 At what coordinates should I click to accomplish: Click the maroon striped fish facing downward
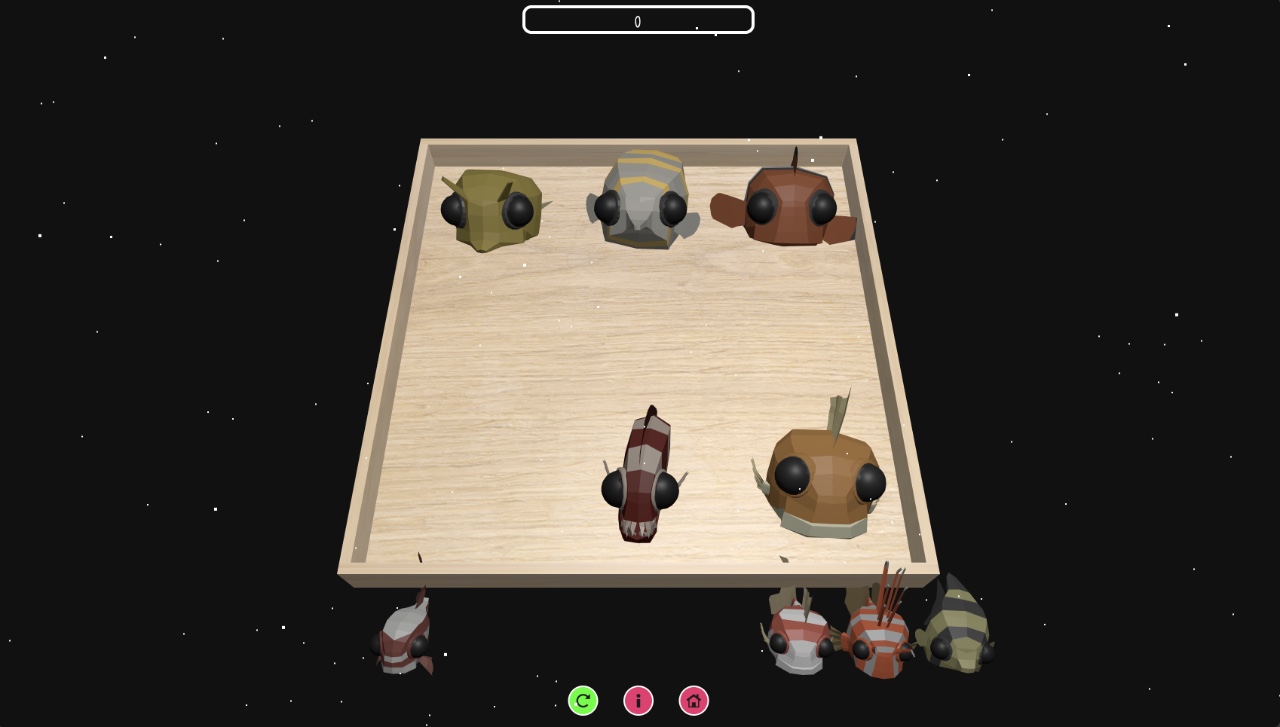pos(640,480)
